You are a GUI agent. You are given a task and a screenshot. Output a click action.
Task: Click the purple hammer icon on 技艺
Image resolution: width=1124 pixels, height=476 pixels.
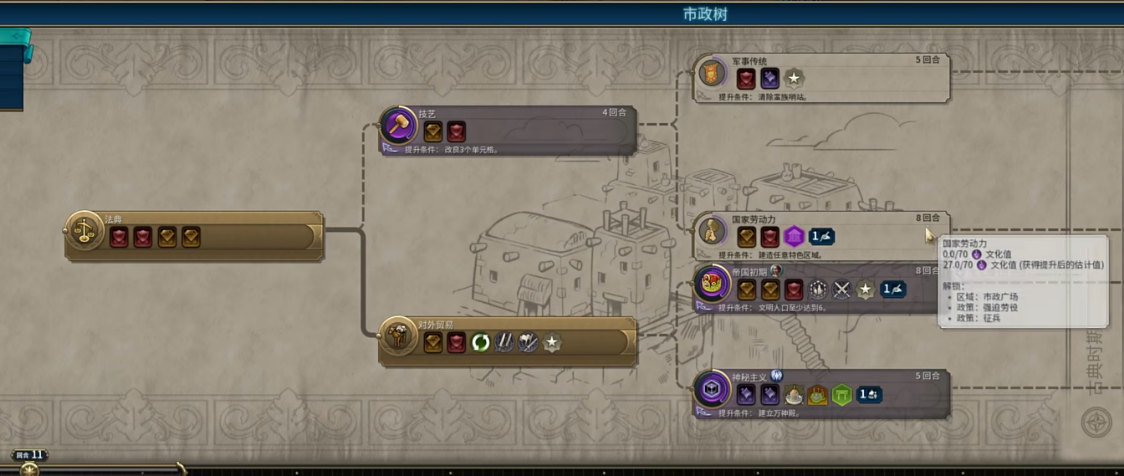point(399,127)
